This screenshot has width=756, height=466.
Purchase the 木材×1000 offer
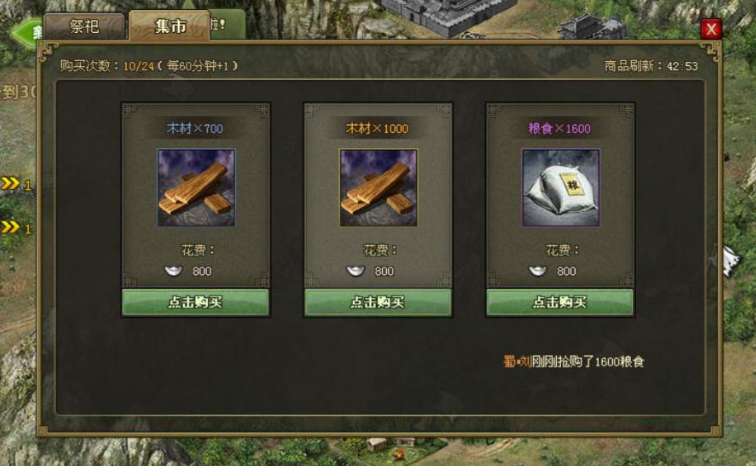tap(378, 303)
